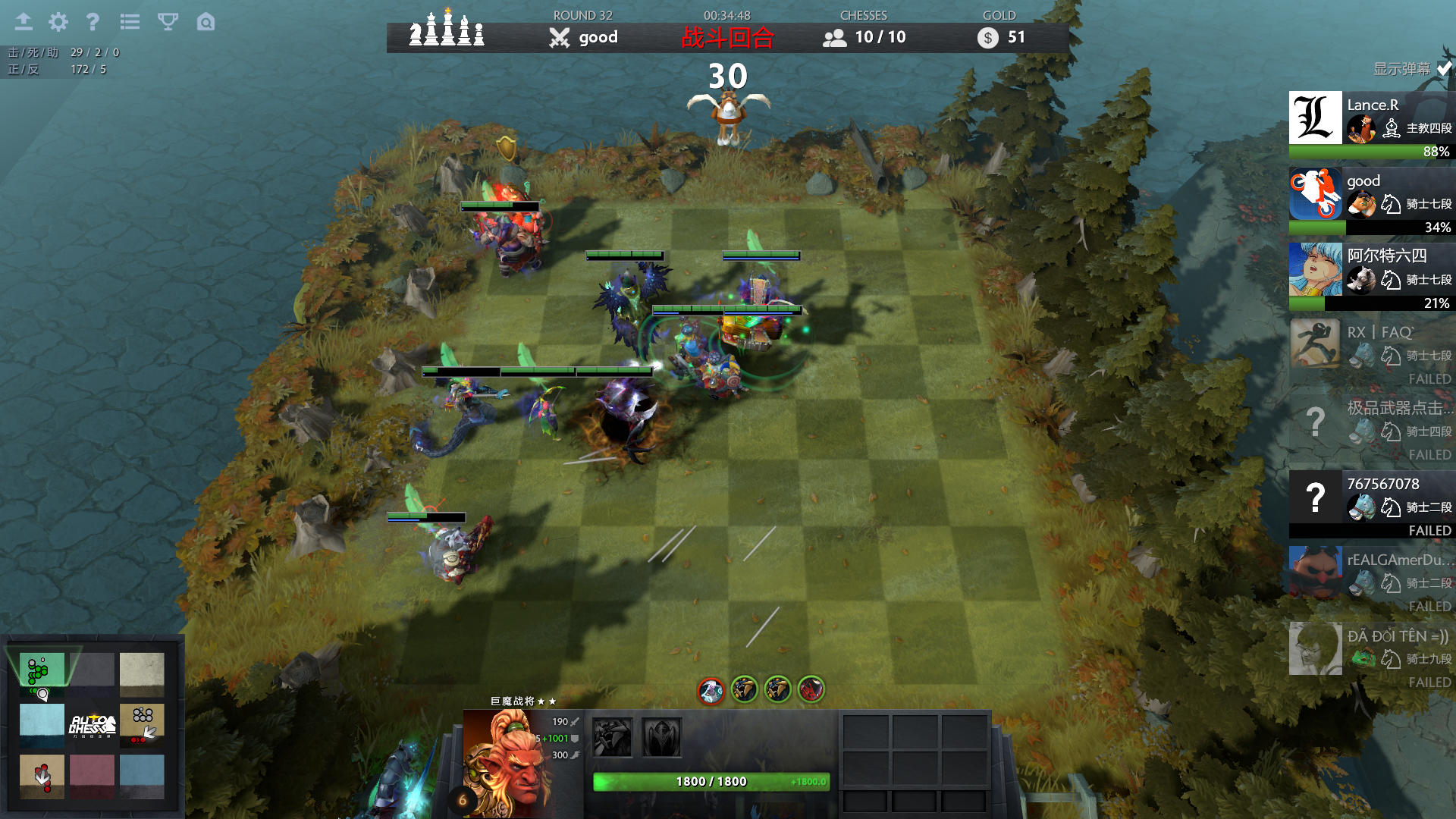The image size is (1456, 819).
Task: Select the first green-bordered ability icon
Action: (x=743, y=691)
